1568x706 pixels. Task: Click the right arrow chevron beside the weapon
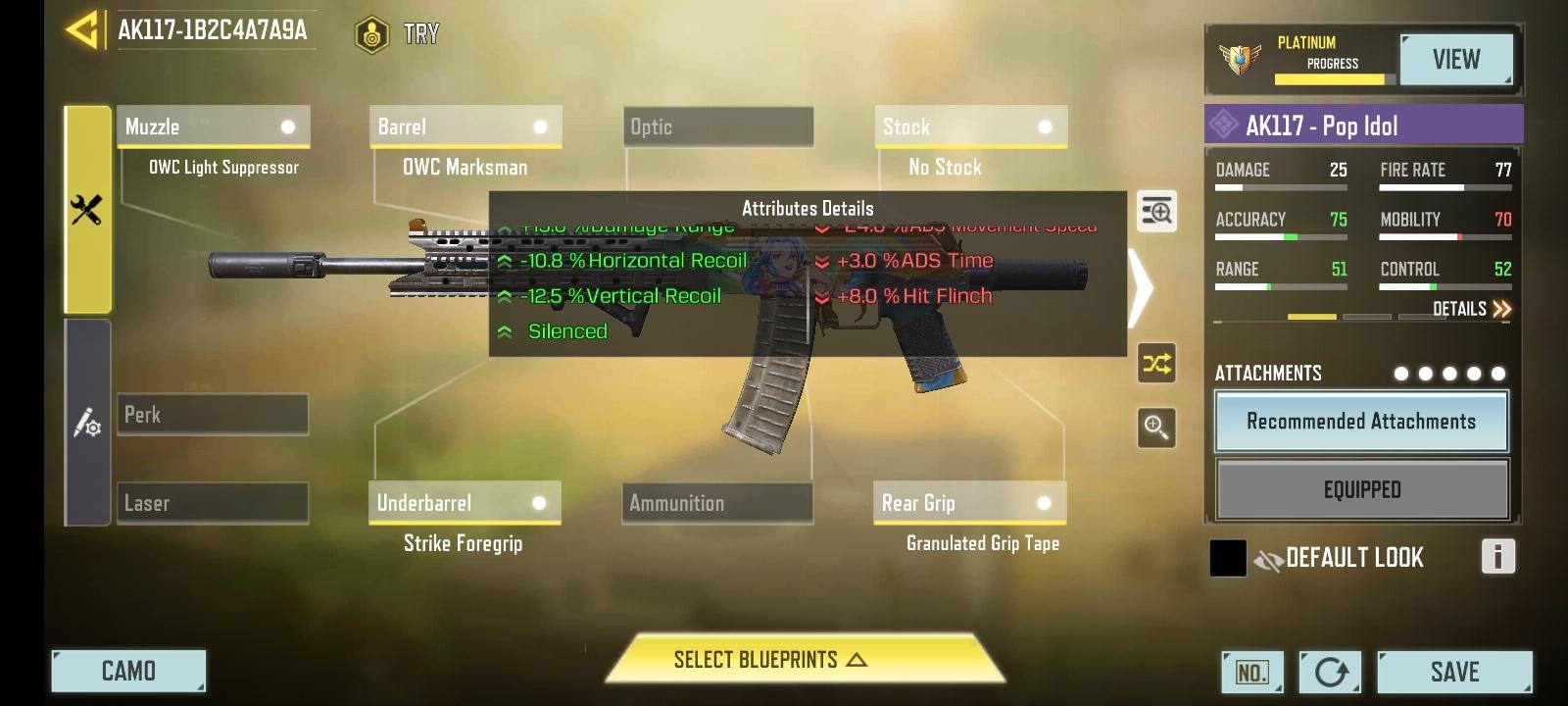1140,289
